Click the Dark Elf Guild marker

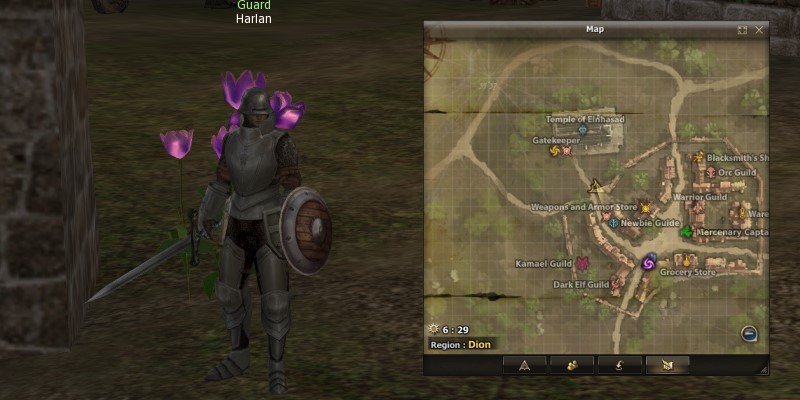[618, 285]
